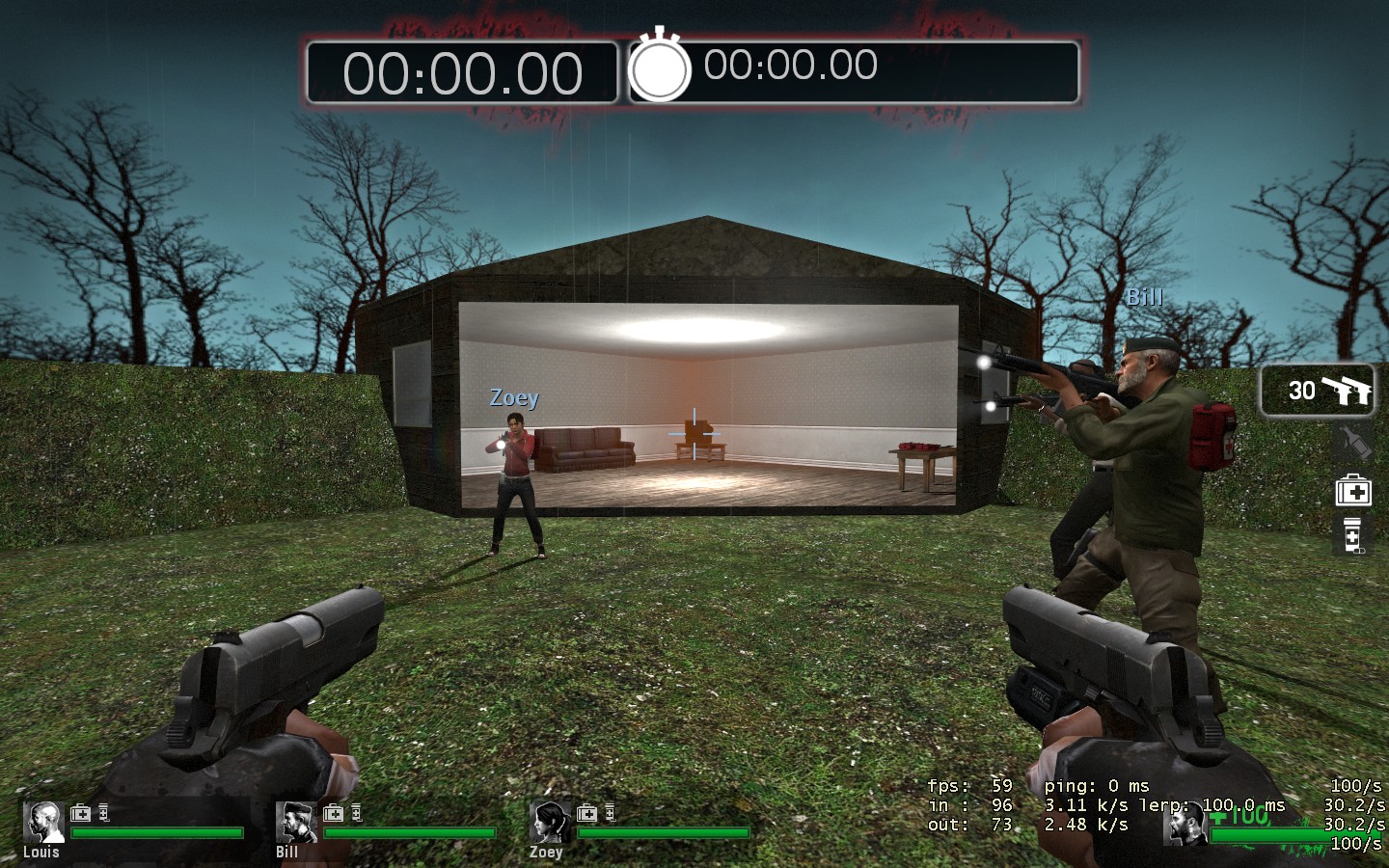
Task: Click Zoey's green health bar
Action: coord(665,832)
